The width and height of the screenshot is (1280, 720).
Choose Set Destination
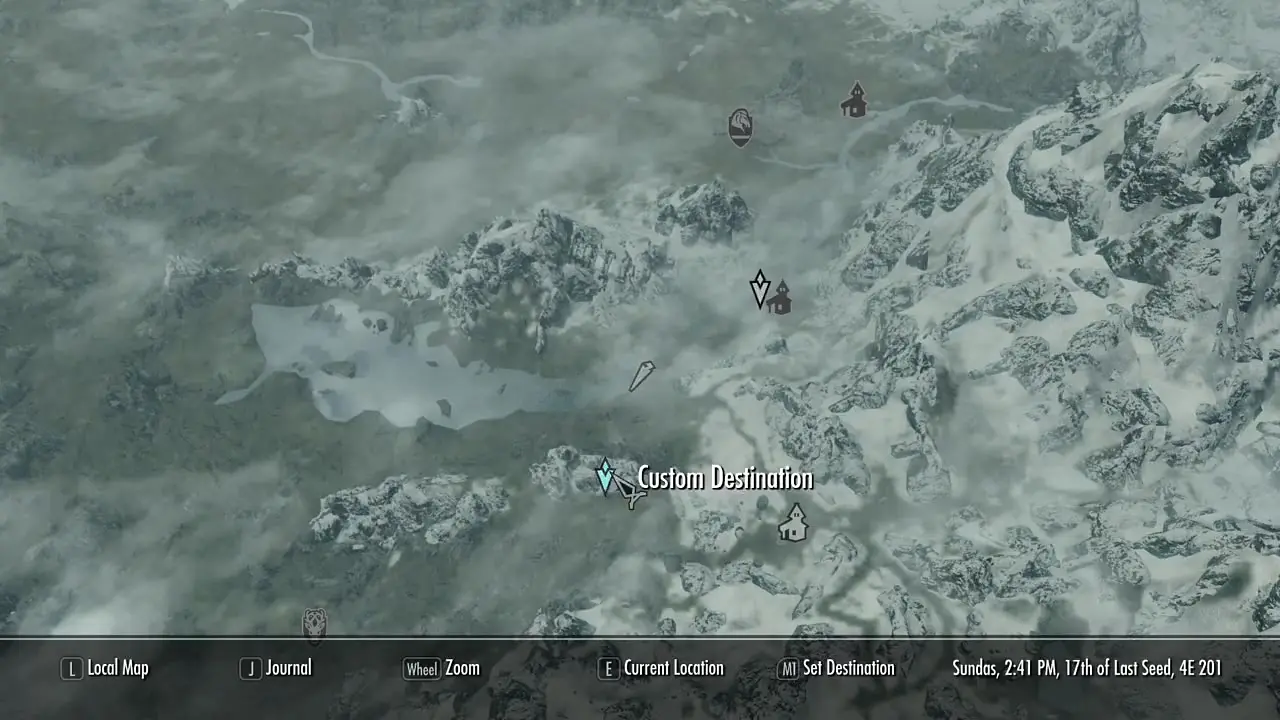[x=836, y=668]
